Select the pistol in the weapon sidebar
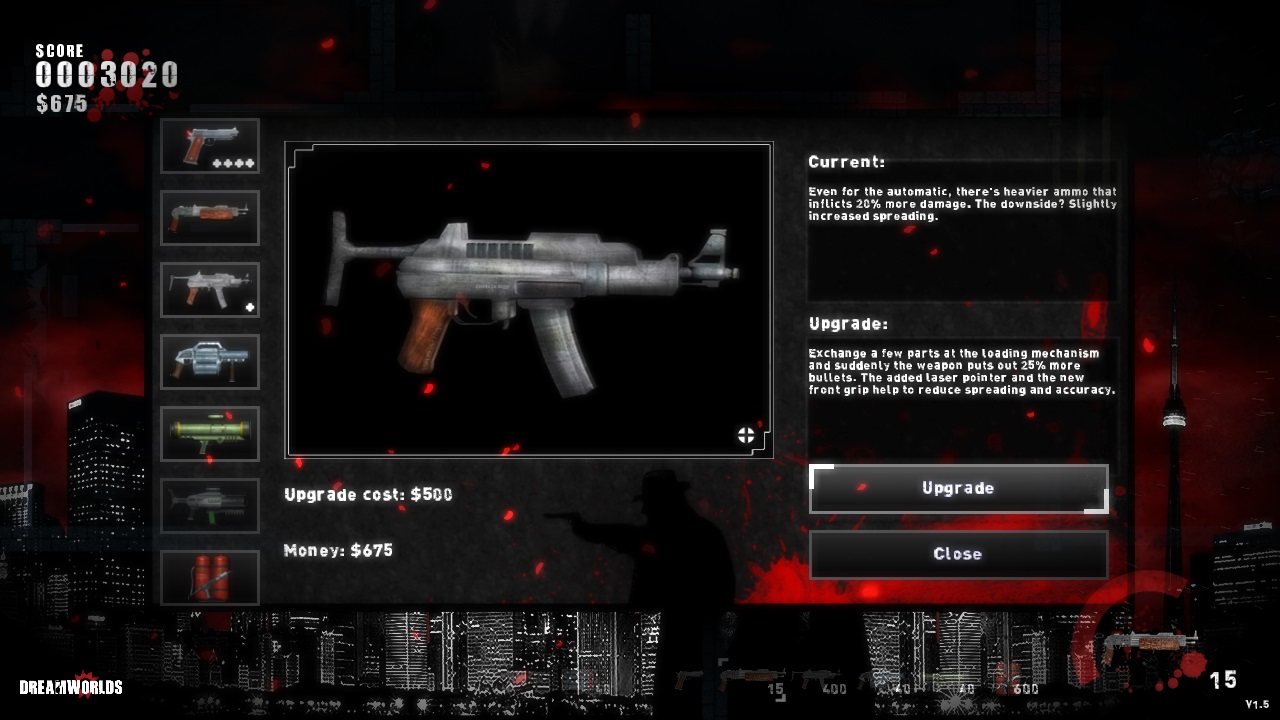This screenshot has width=1280, height=720. [x=209, y=144]
